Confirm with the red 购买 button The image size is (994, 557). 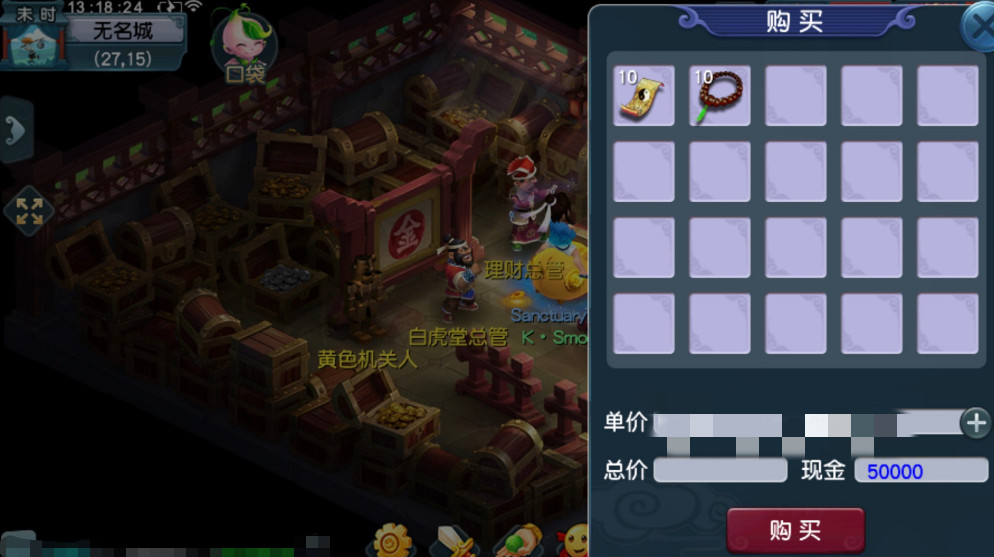pos(795,529)
